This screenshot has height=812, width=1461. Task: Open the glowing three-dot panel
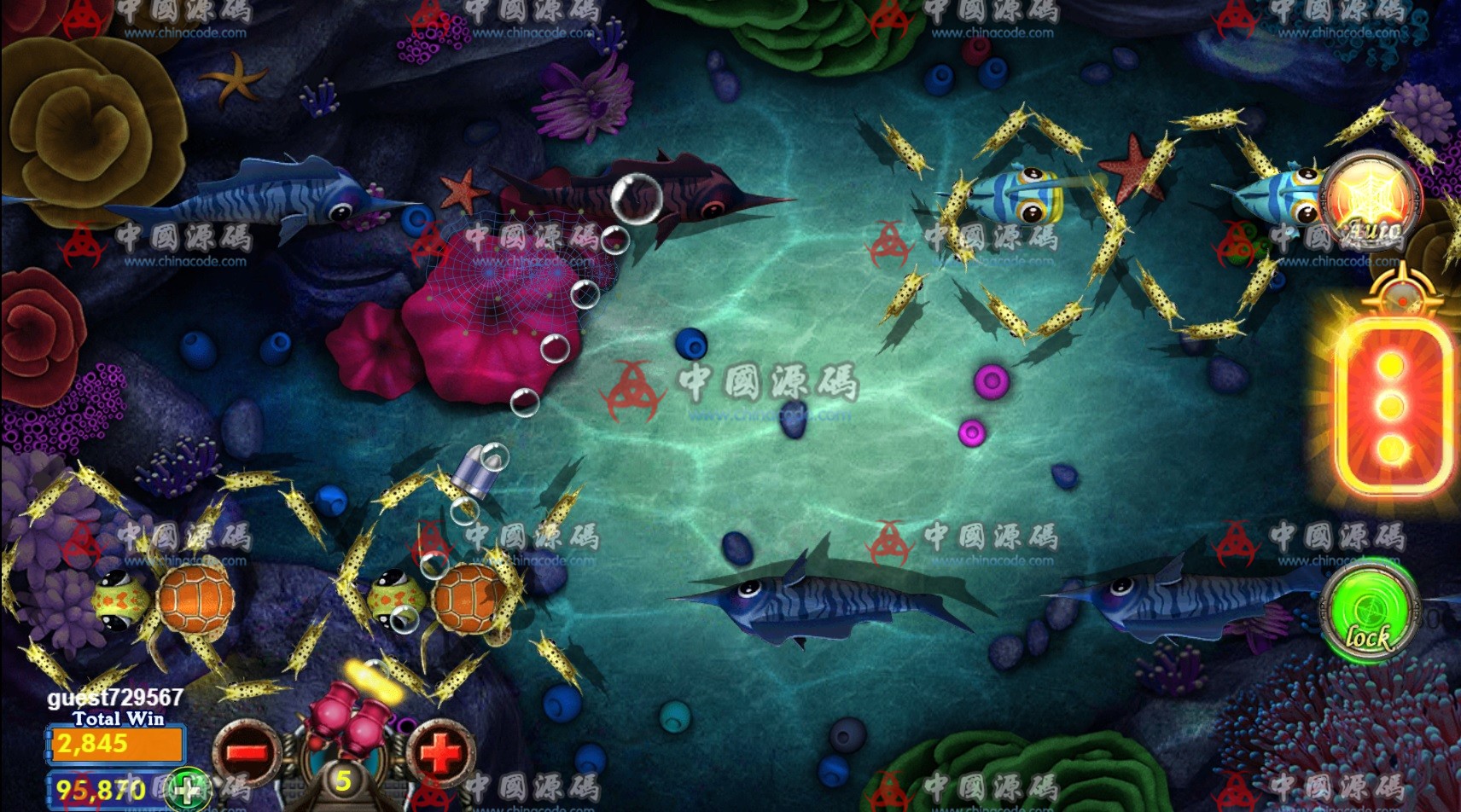[x=1391, y=406]
